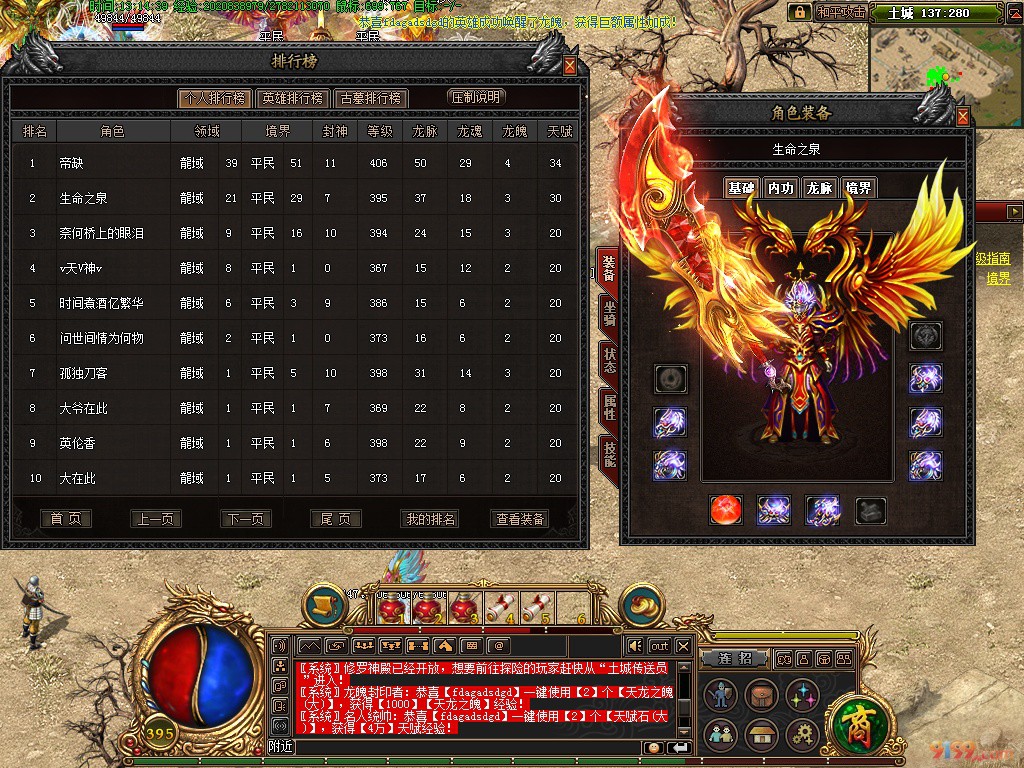
Task: Jump to 尾页 of the ranking list
Action: point(335,519)
